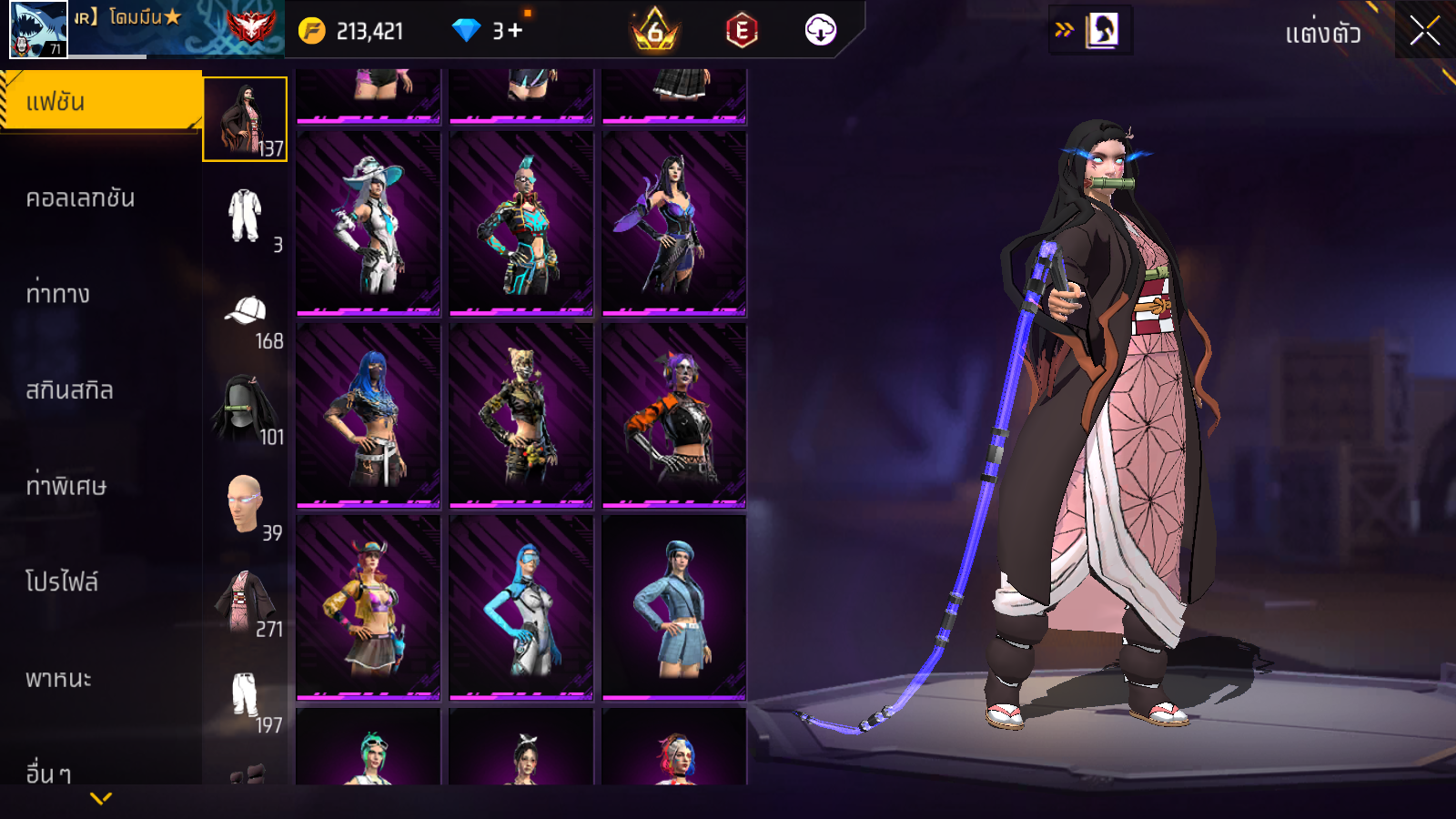Choose the bald head face category
1456x819 pixels.
click(x=245, y=503)
